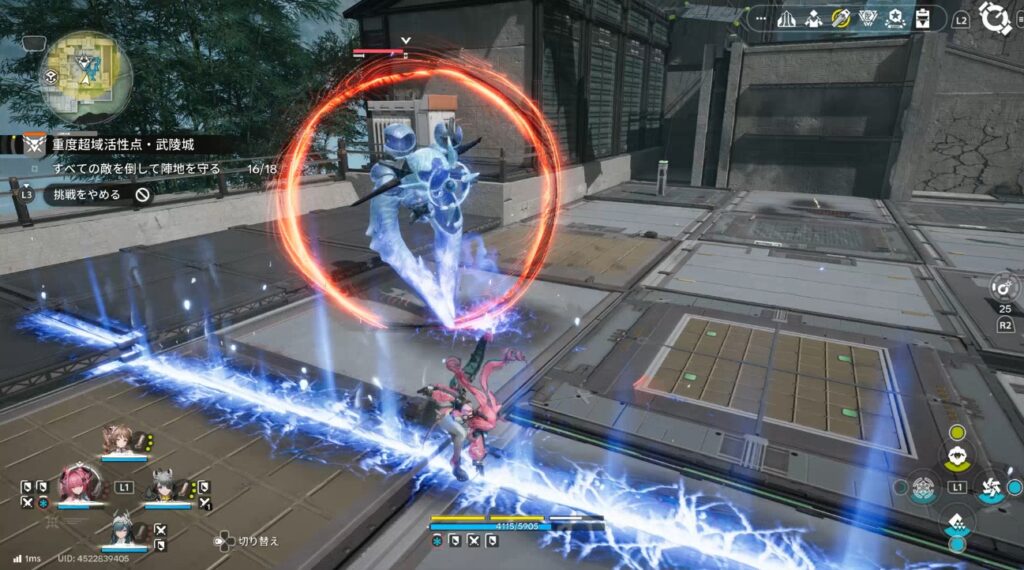Click the large ring icon at top-right

tap(995, 18)
